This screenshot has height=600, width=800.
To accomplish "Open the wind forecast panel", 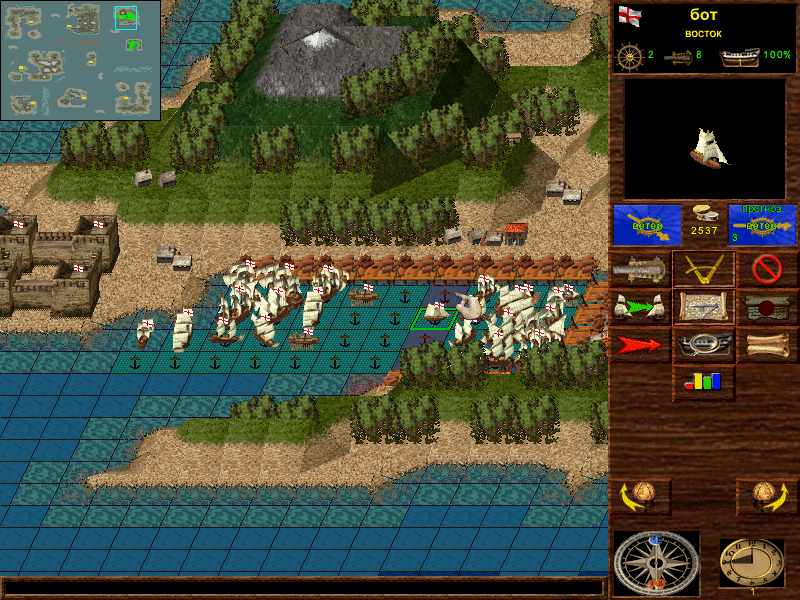I will [x=762, y=225].
